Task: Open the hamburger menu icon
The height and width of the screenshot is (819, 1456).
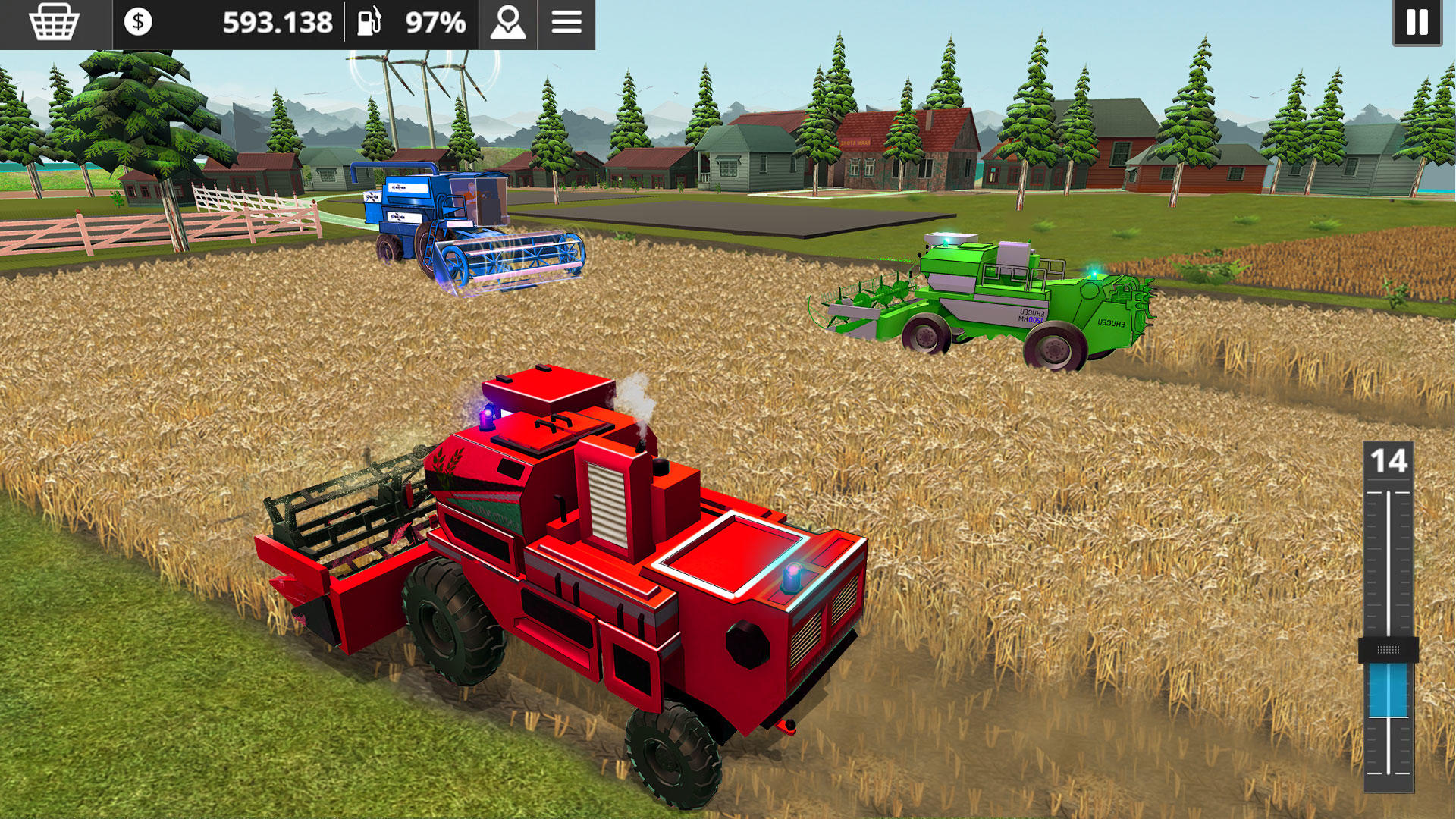Action: [567, 23]
